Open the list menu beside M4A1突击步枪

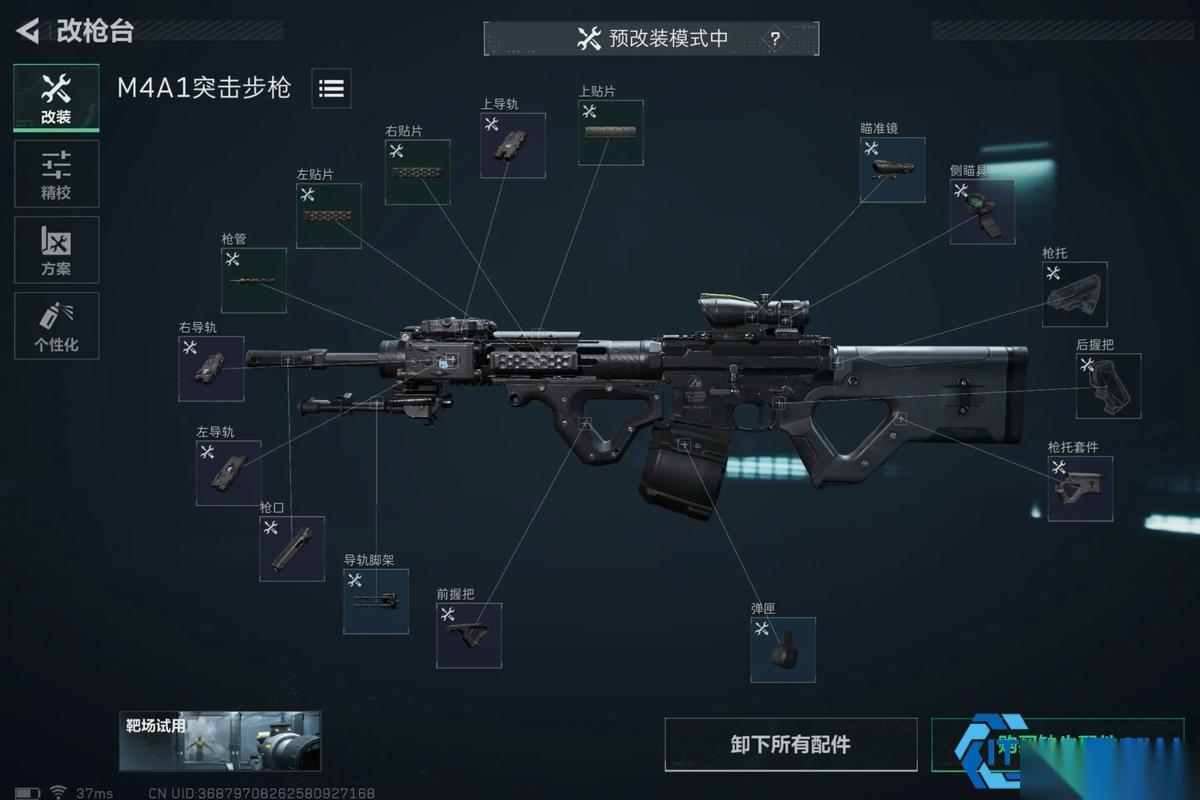[x=331, y=88]
